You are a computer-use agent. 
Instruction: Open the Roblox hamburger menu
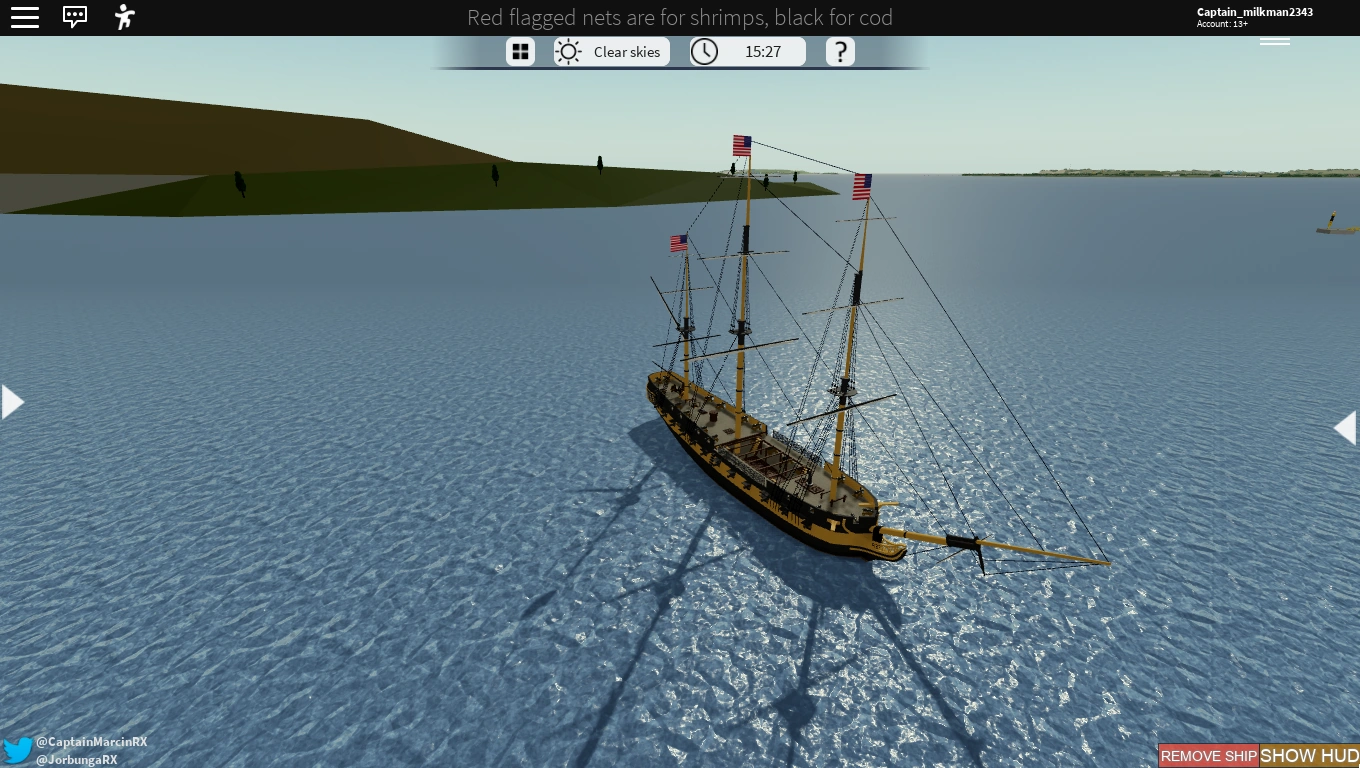[25, 17]
